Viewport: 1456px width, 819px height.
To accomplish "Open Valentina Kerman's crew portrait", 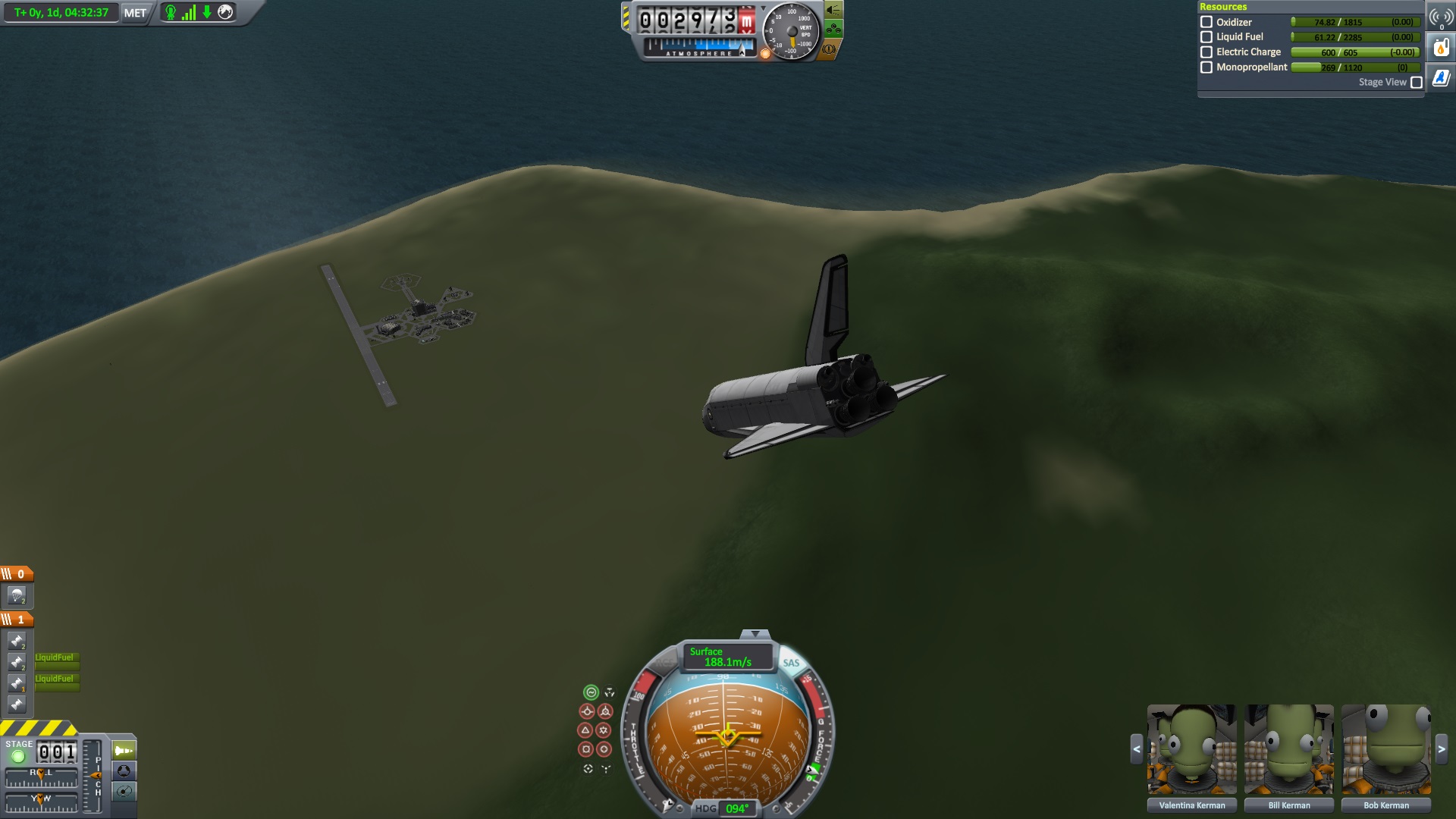I will click(1191, 749).
